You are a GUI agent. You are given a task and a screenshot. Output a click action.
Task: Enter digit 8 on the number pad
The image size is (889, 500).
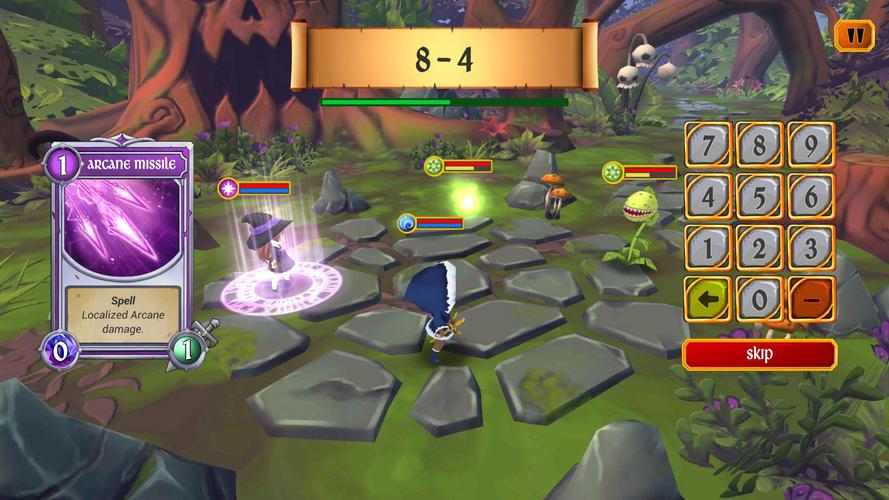(760, 145)
